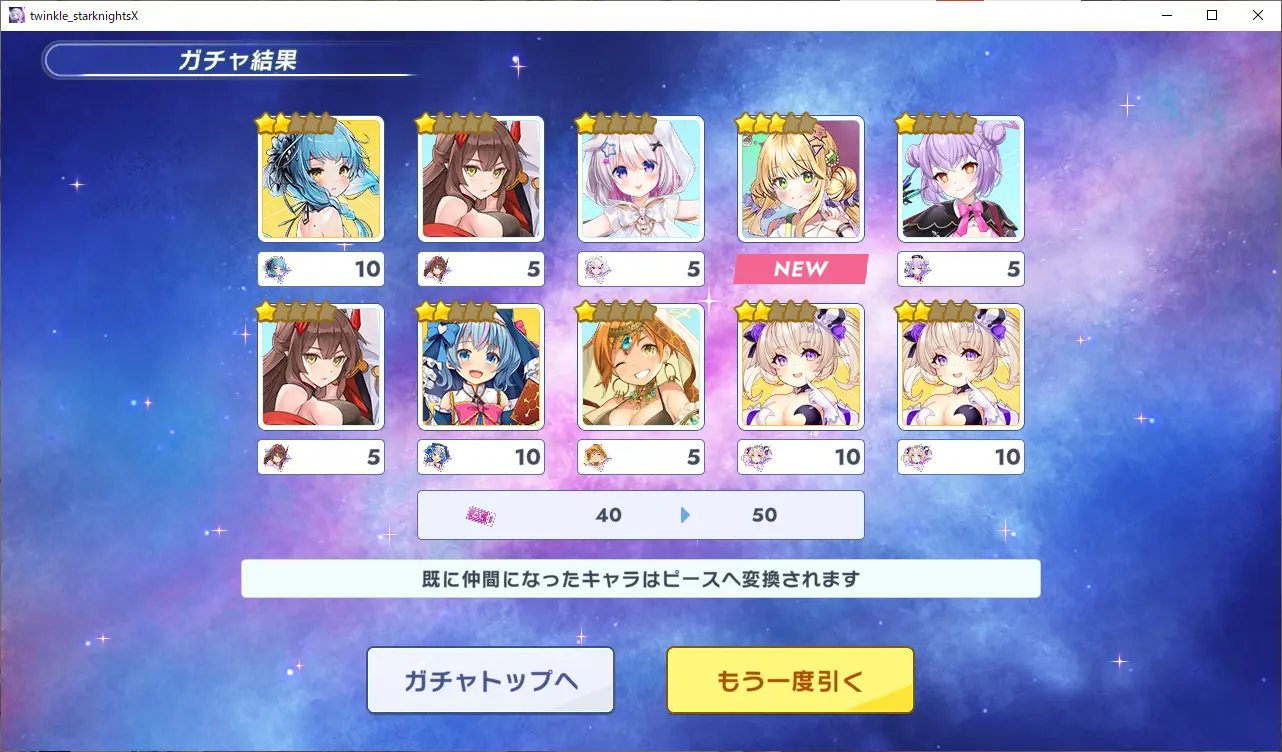1282x752 pixels.
Task: Pick the blue-haired girl holding a book card
Action: [481, 367]
